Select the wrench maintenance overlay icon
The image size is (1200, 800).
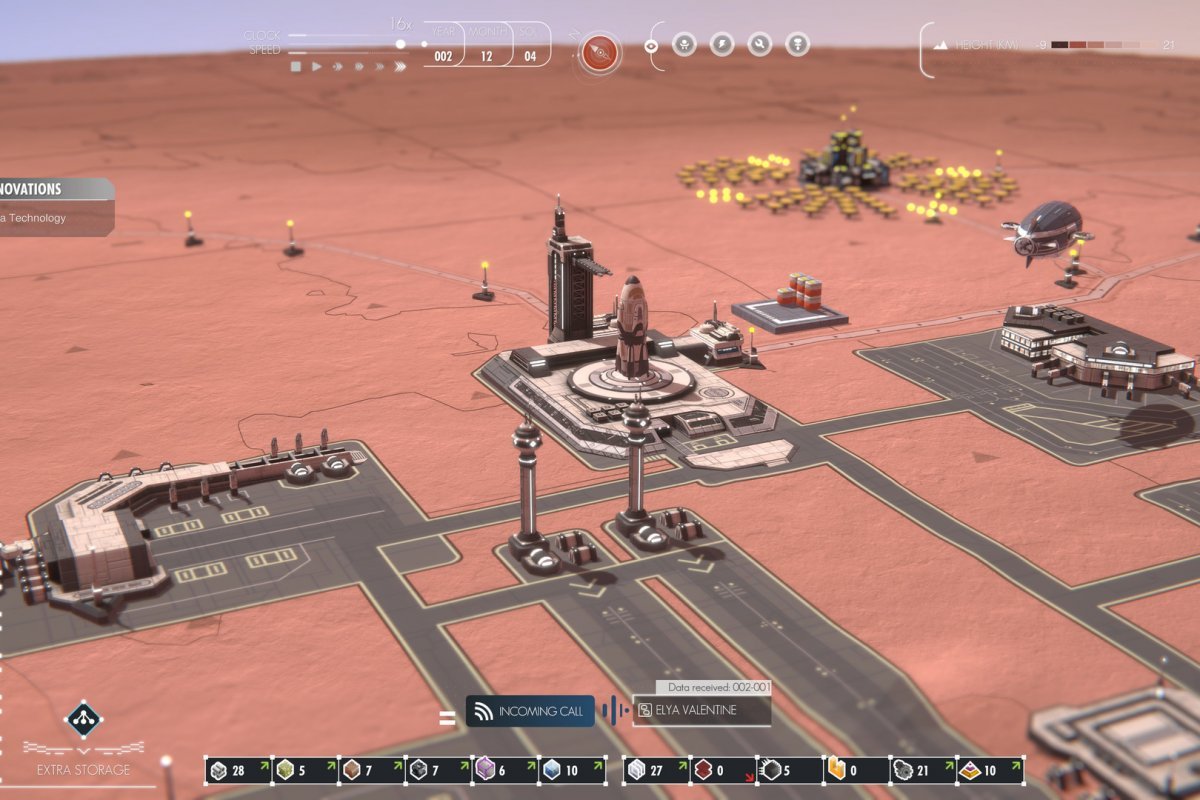[760, 45]
